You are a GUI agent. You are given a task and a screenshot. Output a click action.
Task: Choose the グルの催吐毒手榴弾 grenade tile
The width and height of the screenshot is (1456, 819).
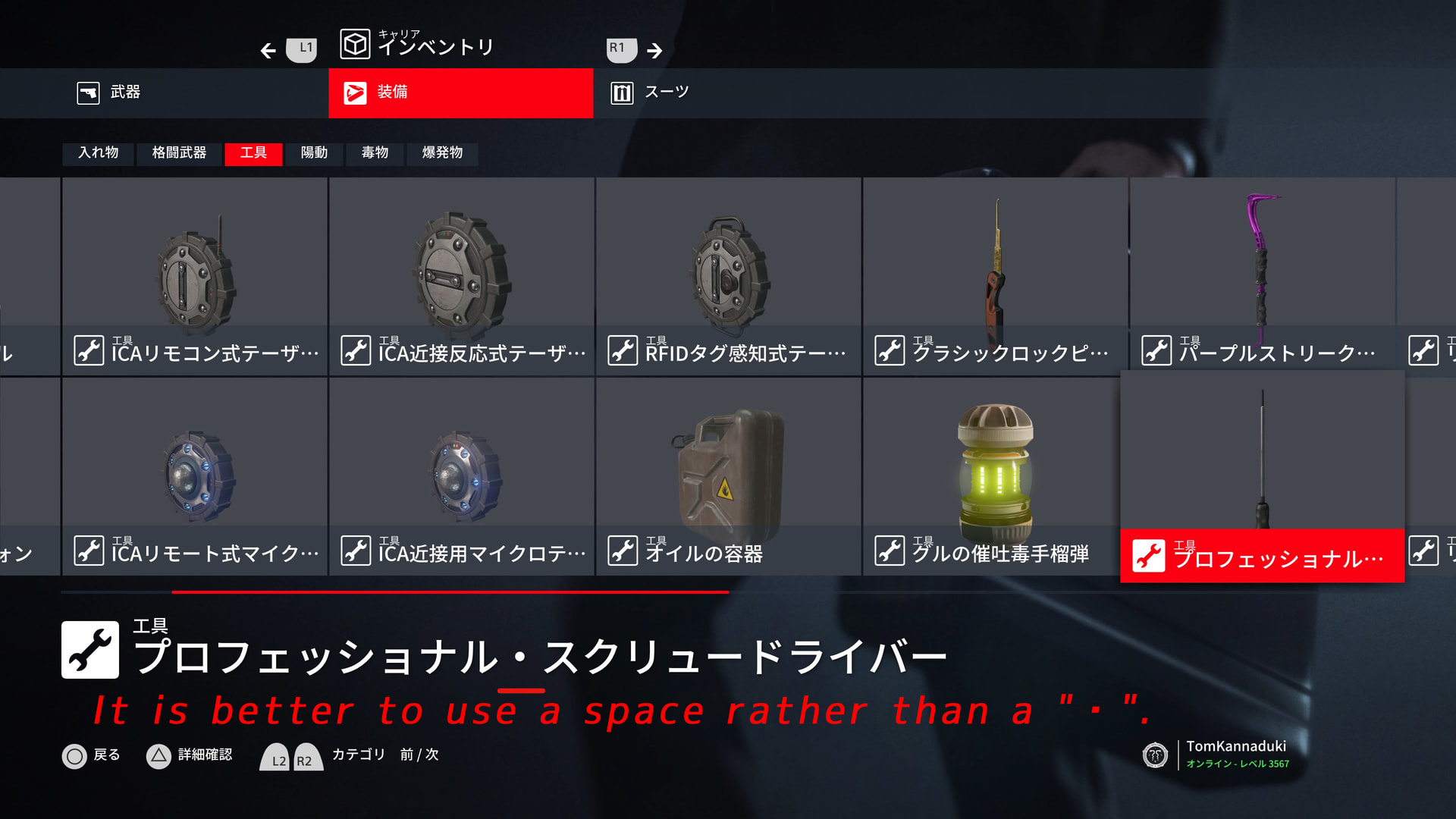click(996, 476)
